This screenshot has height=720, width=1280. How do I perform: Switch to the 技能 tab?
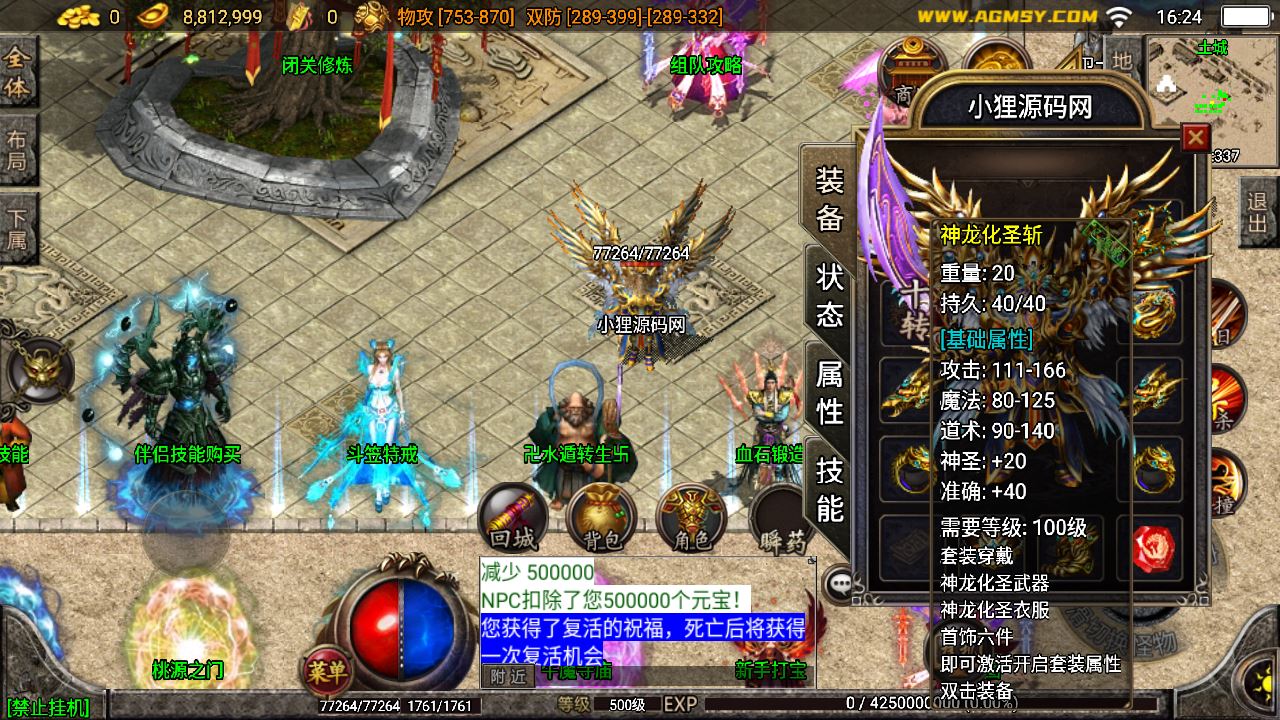830,490
